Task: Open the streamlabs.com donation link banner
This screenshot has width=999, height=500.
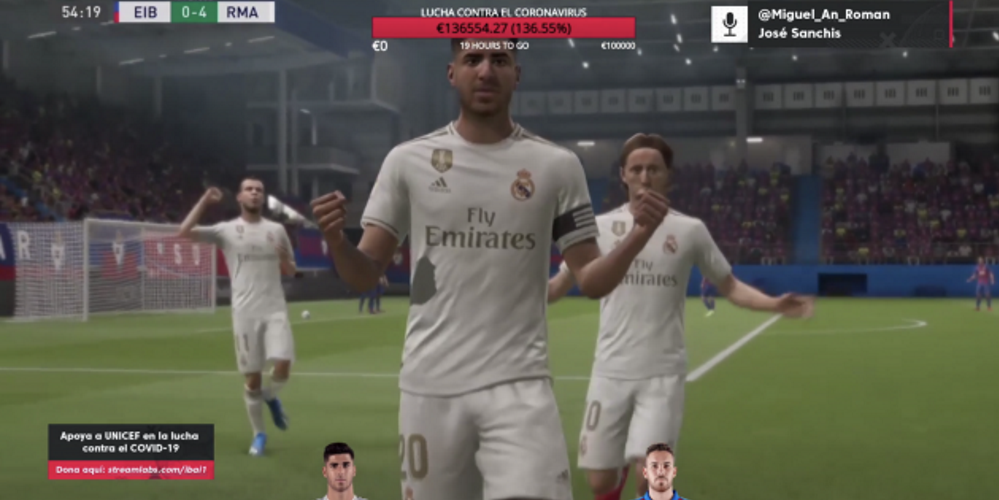Action: pos(131,469)
